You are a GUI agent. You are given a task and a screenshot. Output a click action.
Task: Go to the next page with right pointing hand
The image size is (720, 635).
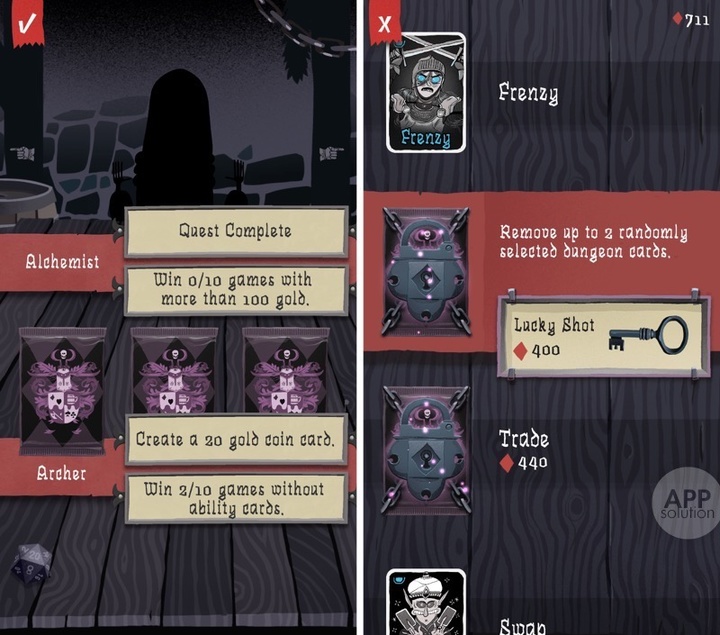pos(331,153)
